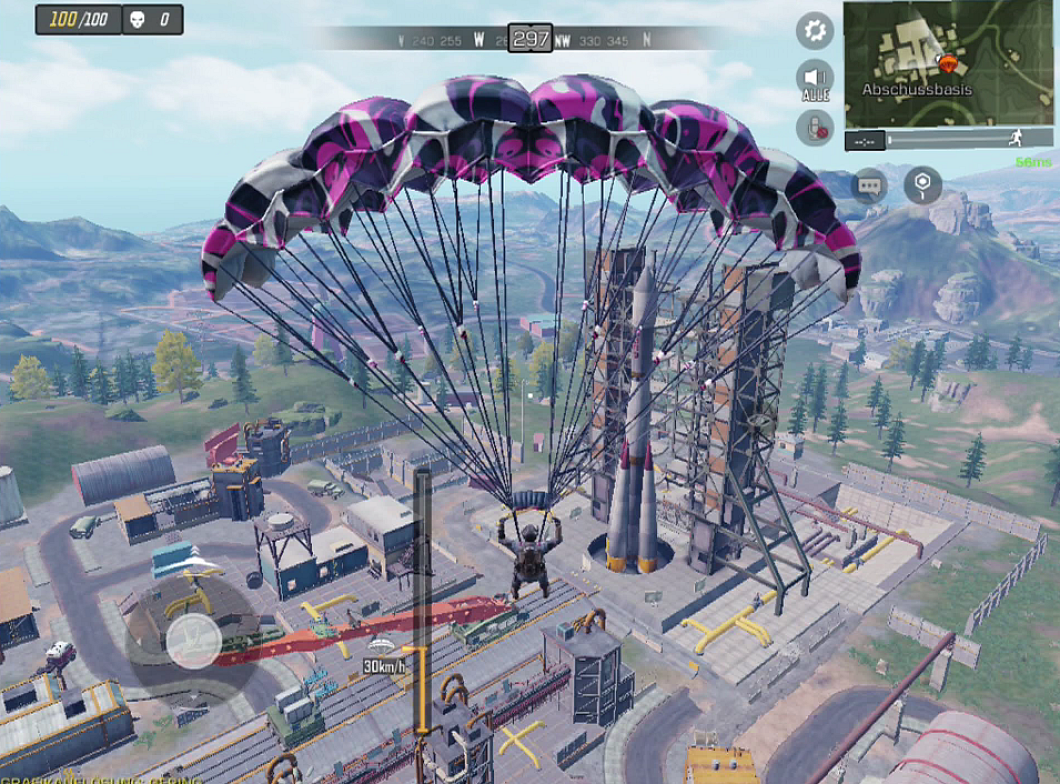Open the quick chat speech bubble
The width and height of the screenshot is (1060, 784).
pyautogui.click(x=869, y=185)
